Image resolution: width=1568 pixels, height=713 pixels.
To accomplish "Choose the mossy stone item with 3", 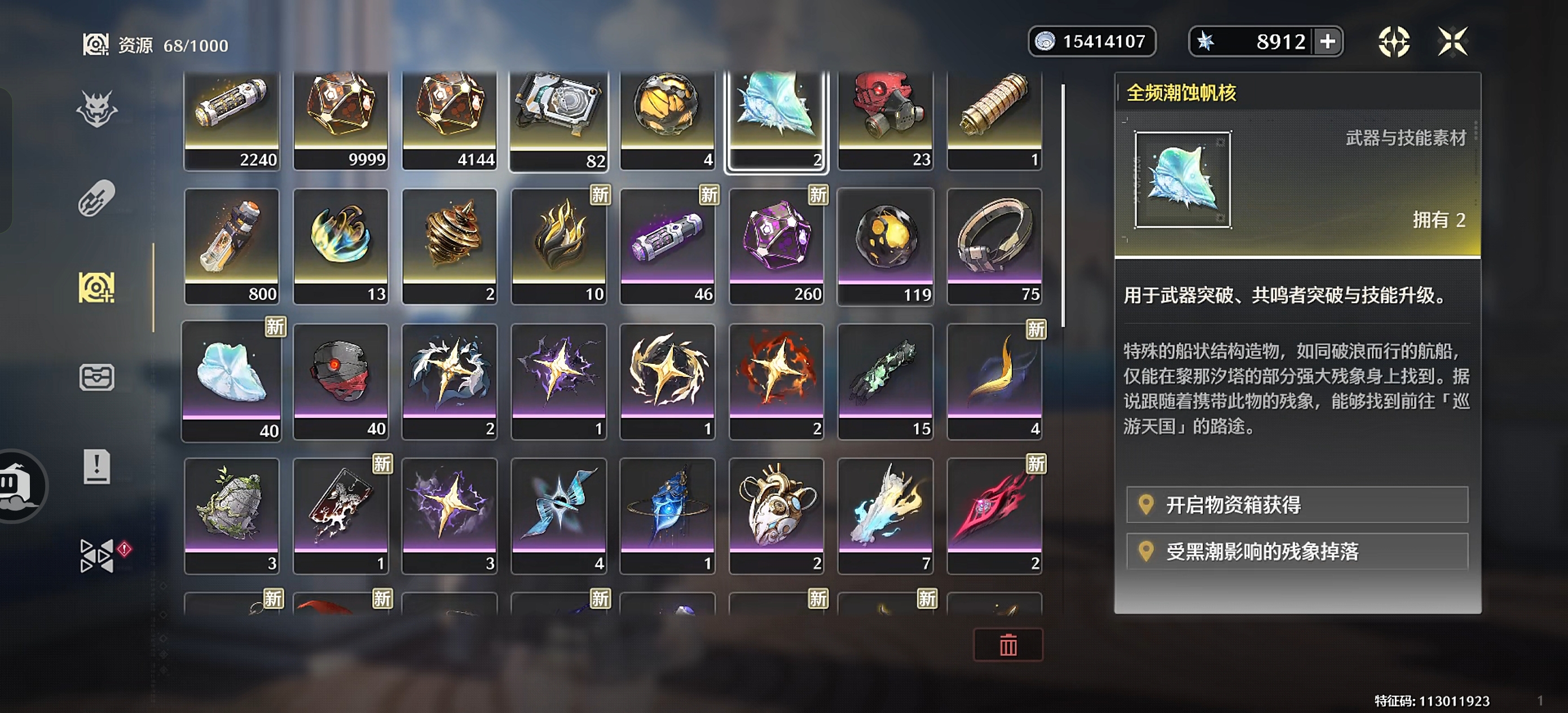I will pos(232,515).
